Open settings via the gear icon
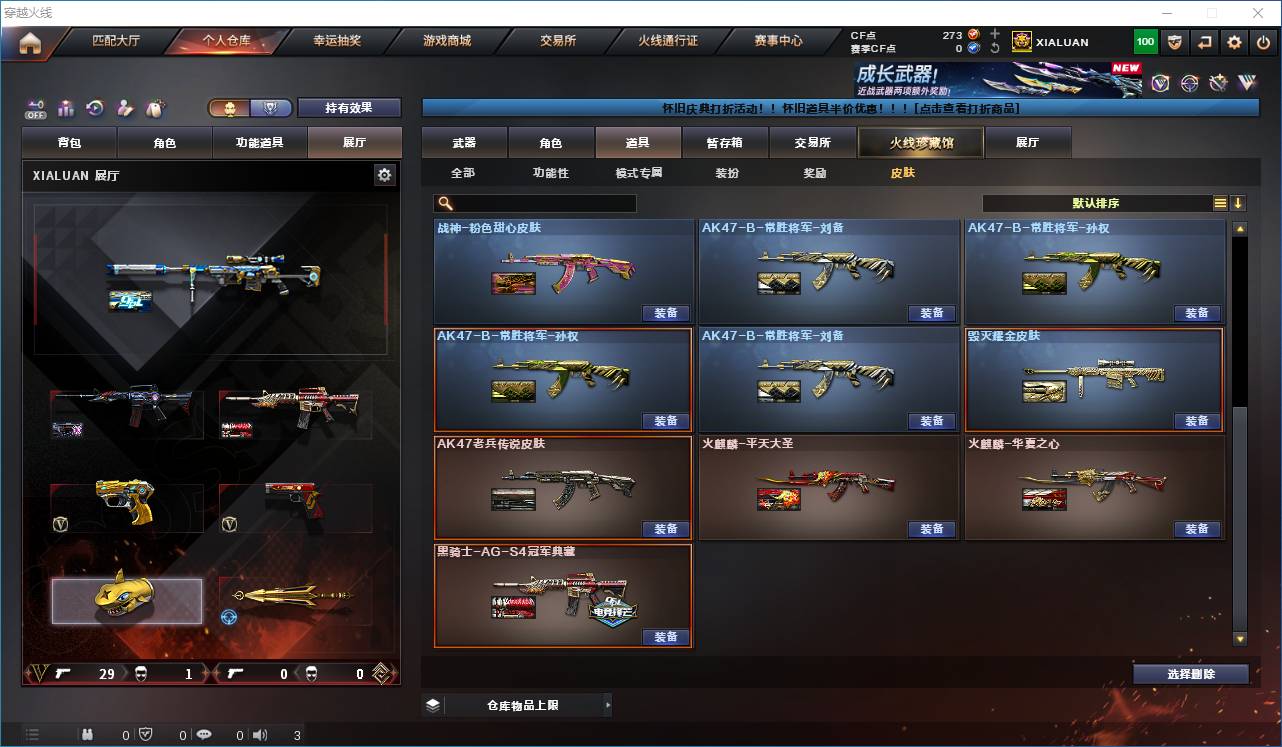This screenshot has height=747, width=1282. 1234,42
